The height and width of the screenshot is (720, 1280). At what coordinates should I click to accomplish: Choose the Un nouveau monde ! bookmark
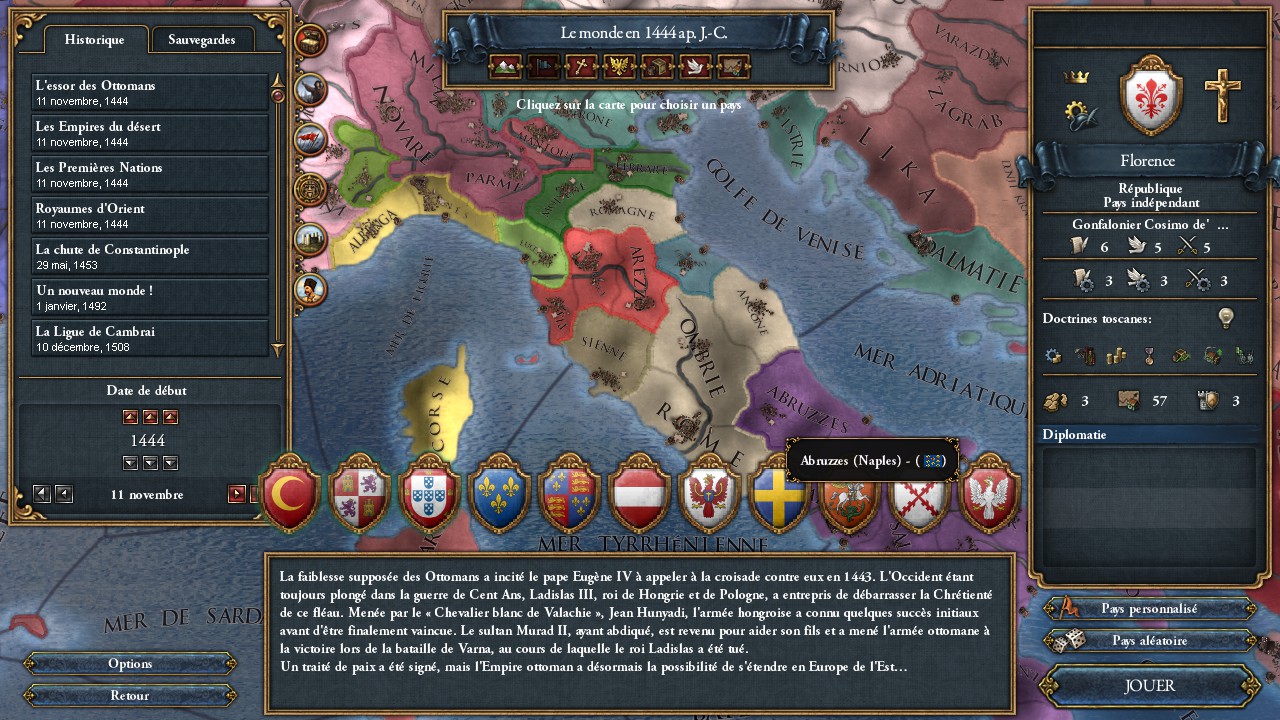pyautogui.click(x=150, y=297)
